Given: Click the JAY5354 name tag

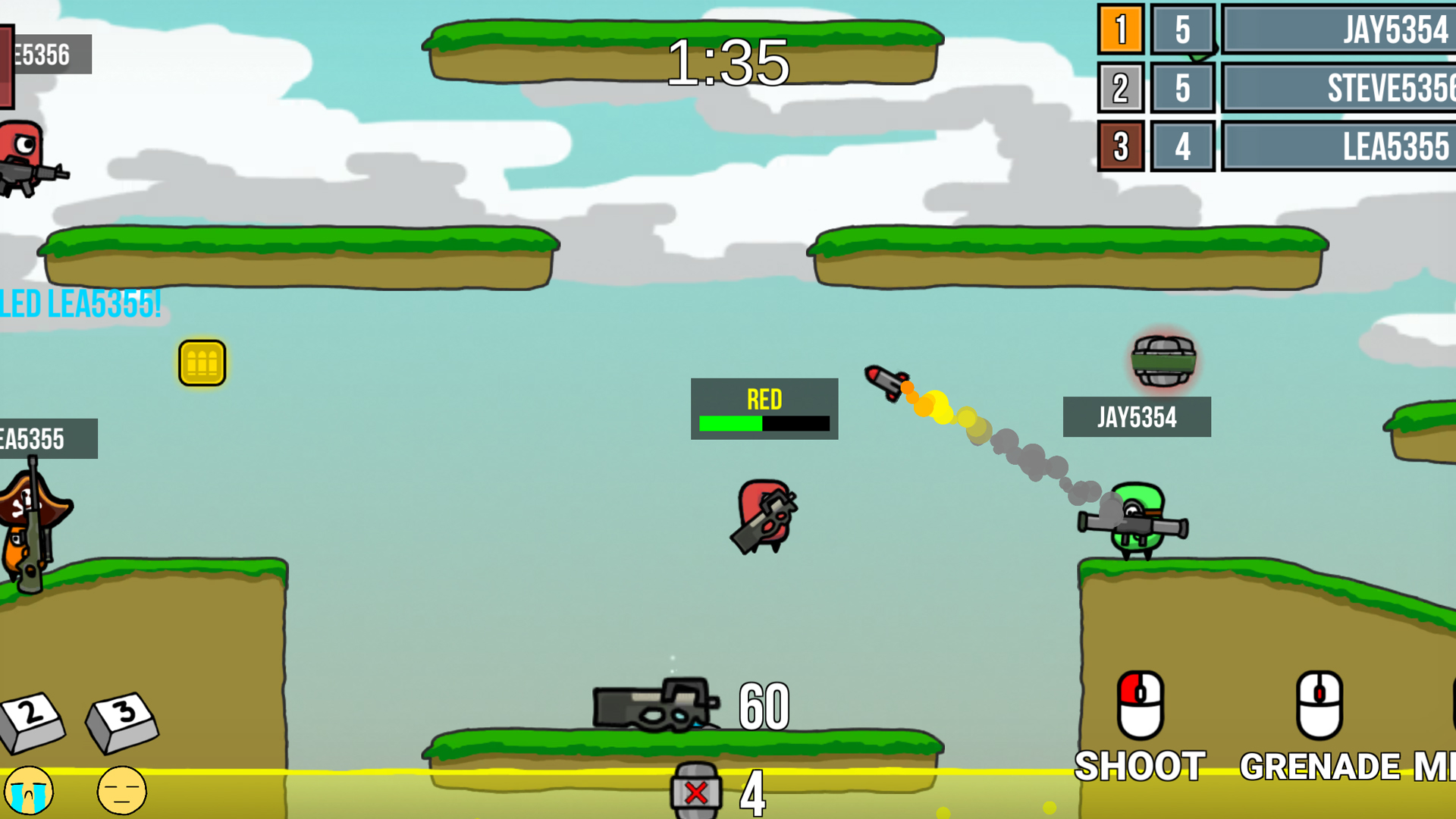Looking at the screenshot, I should coord(1137,416).
